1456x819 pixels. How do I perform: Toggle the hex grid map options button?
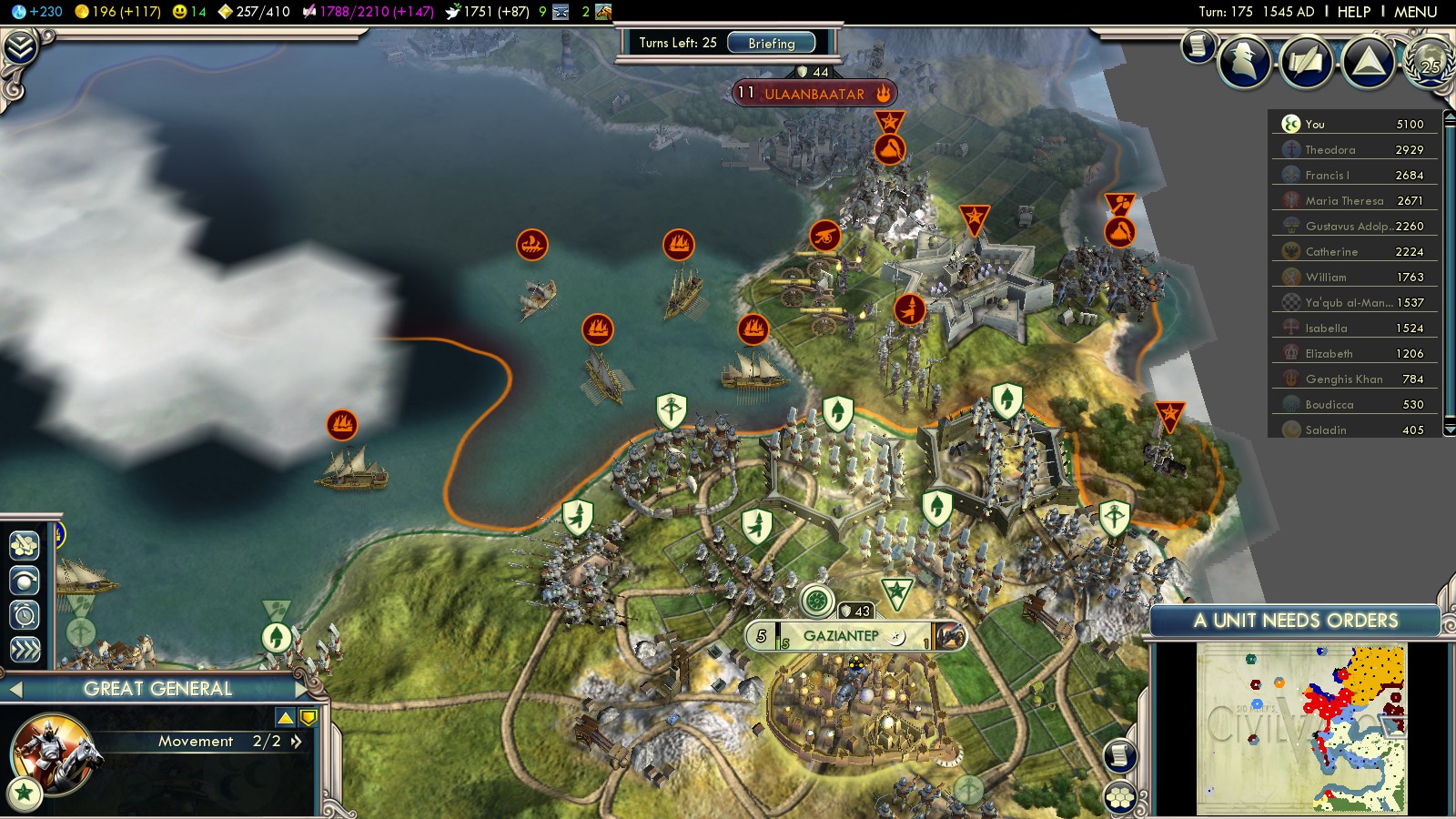(x=1120, y=798)
